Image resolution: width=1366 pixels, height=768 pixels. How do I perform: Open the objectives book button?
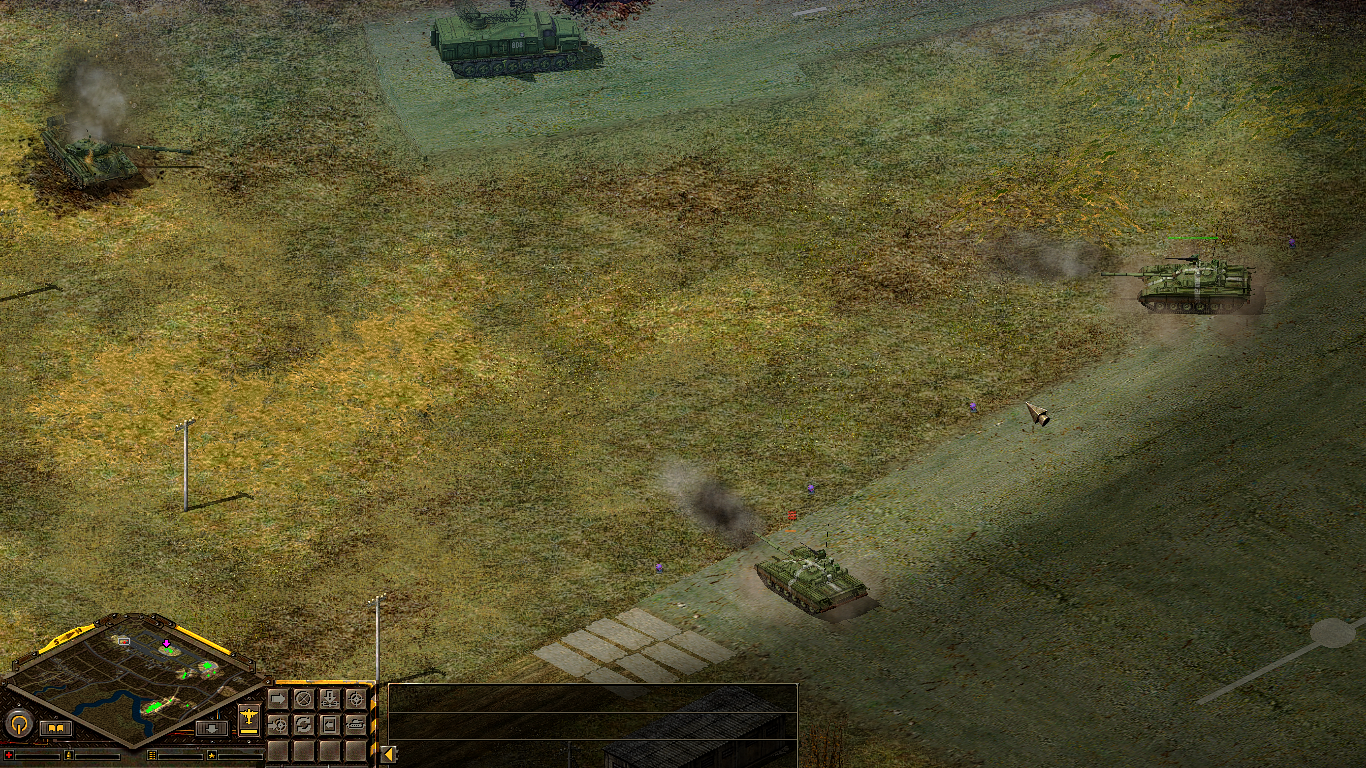[x=56, y=728]
